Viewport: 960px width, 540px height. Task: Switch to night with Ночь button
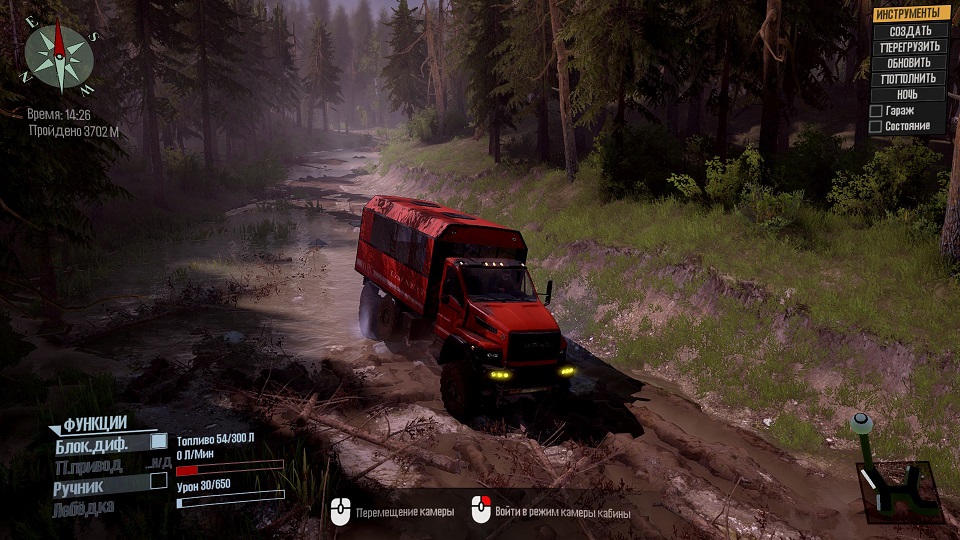(x=911, y=95)
